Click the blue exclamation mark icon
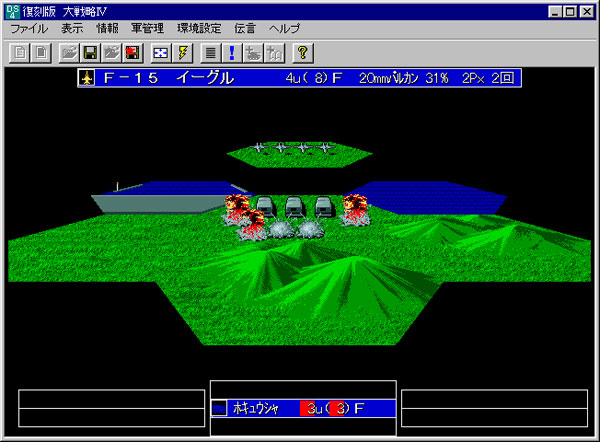The image size is (600, 442). [x=231, y=52]
